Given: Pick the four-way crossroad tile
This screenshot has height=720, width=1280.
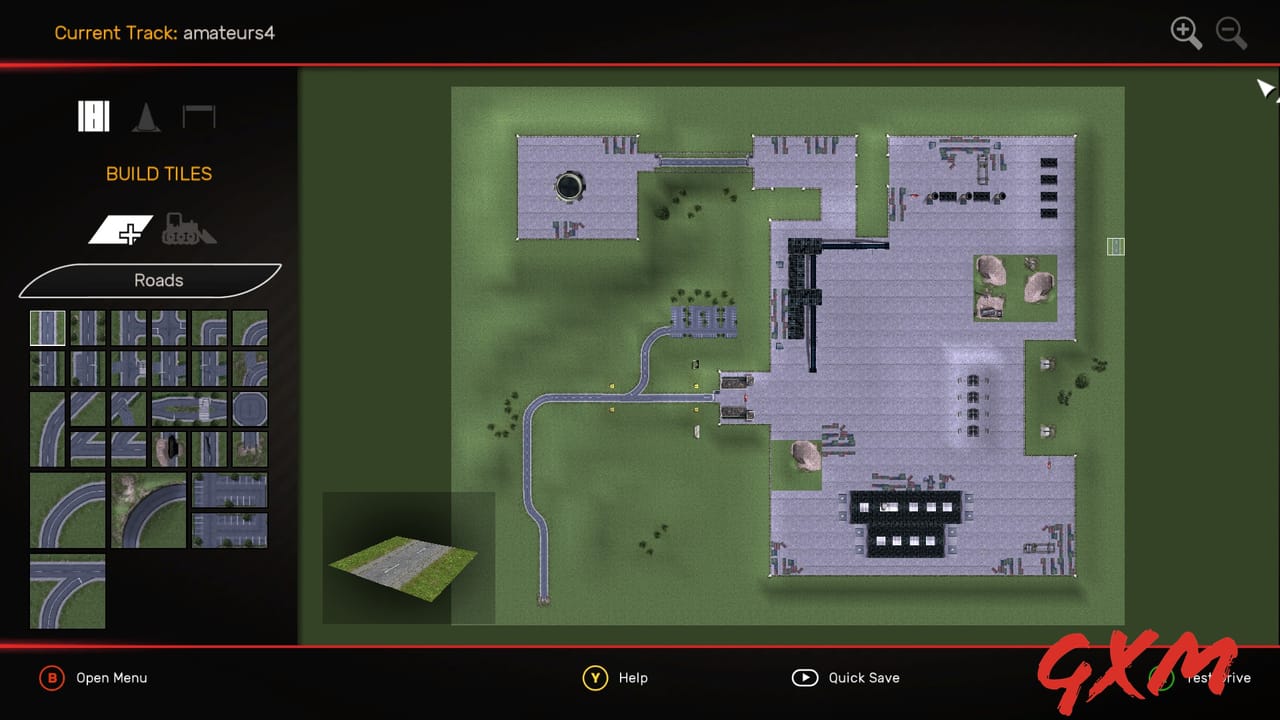Looking at the screenshot, I should pos(167,327).
